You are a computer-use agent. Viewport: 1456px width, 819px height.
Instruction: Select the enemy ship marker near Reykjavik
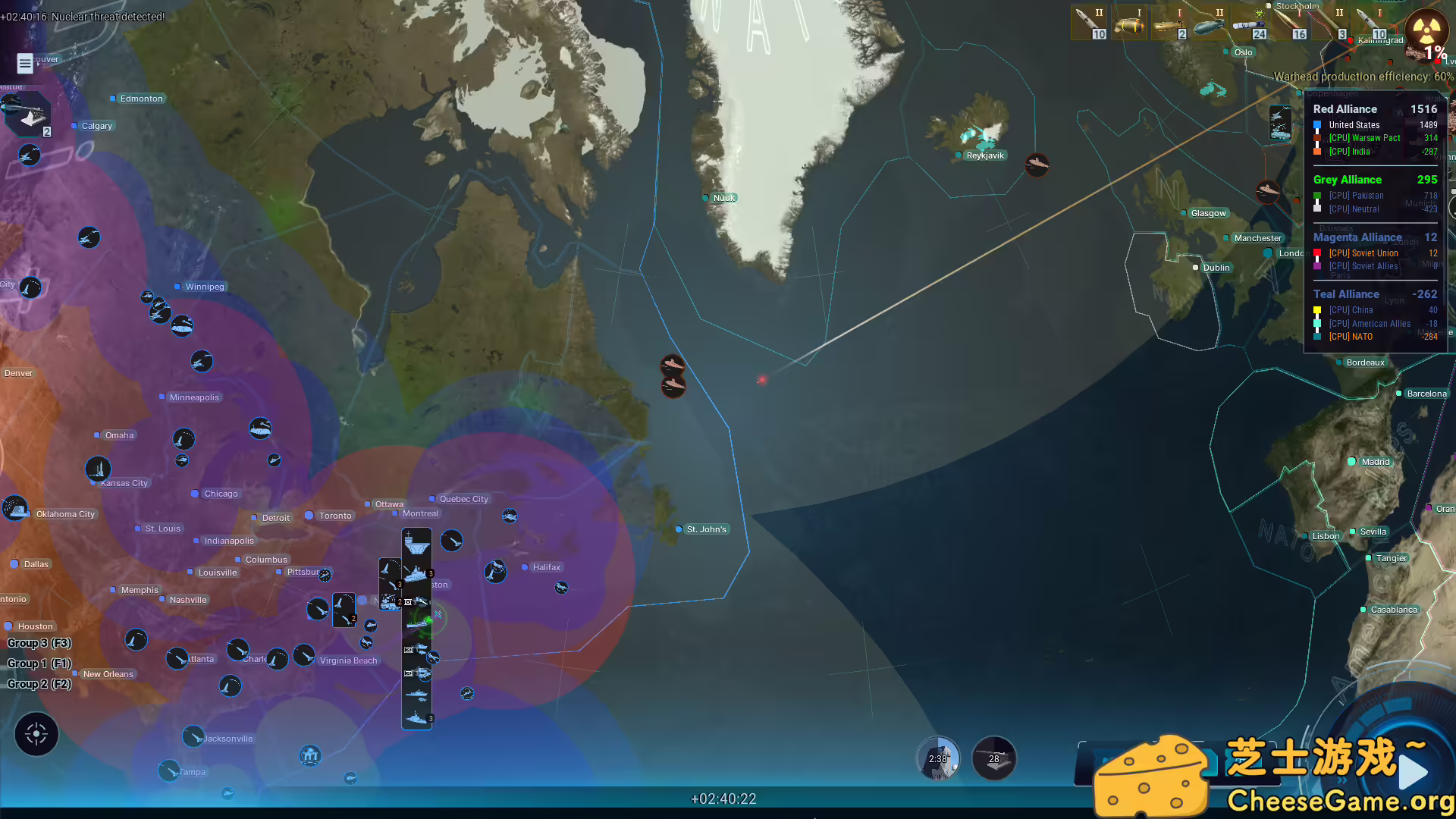(x=1037, y=166)
